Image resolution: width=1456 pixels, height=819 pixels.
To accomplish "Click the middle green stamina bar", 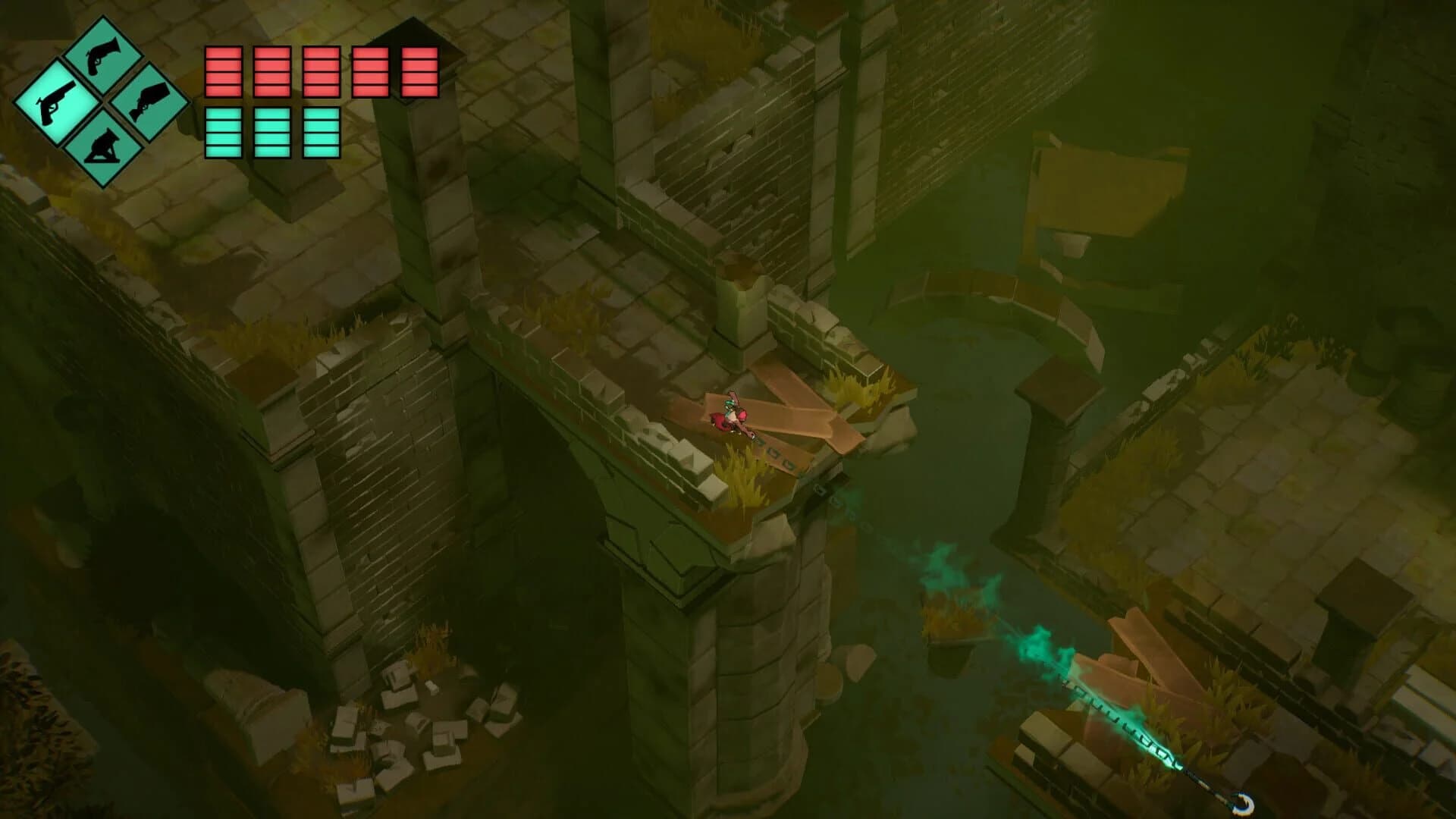I will pos(270,133).
